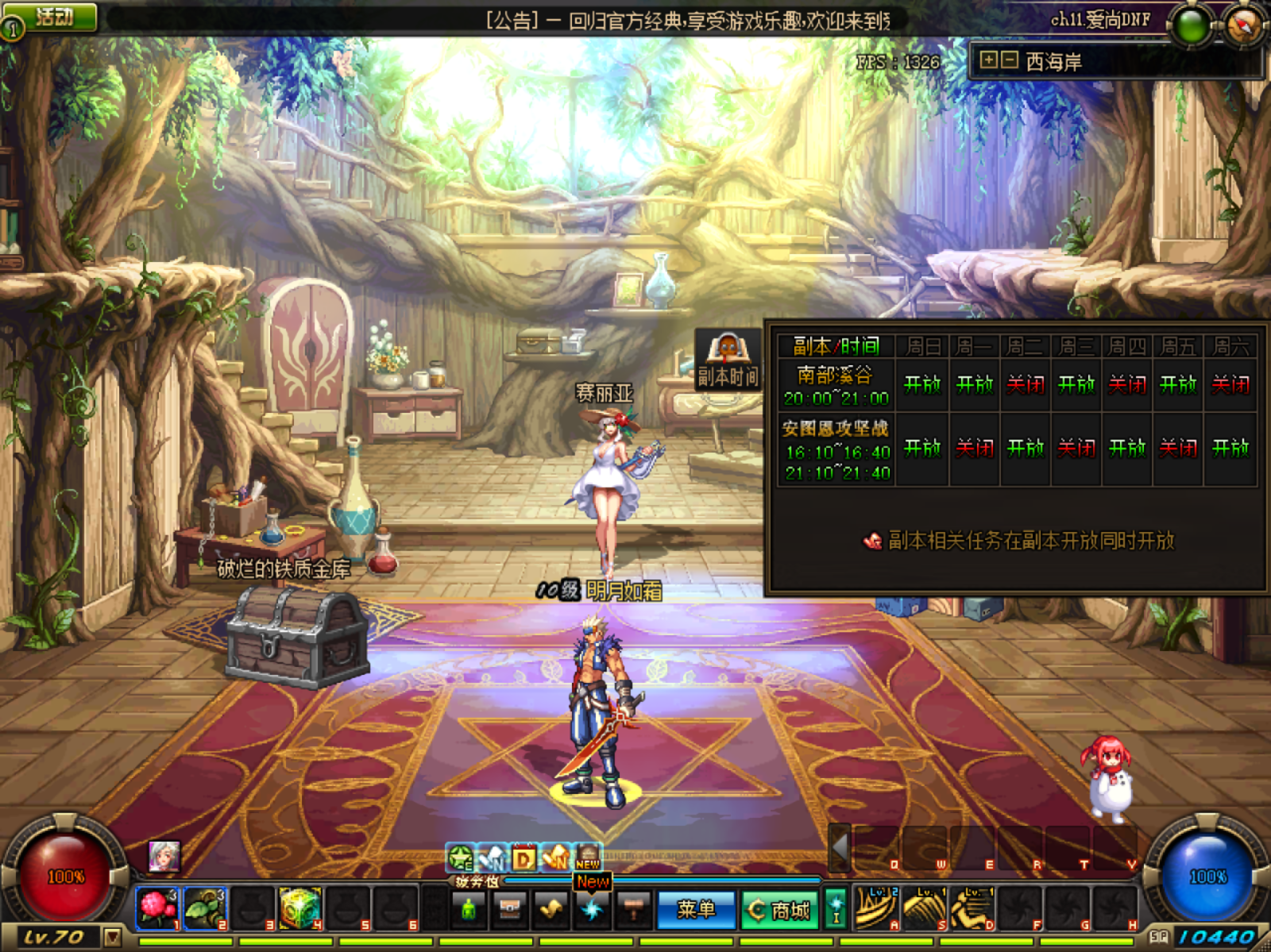Open the calendar D daily icon
This screenshot has height=952, width=1271.
click(x=523, y=858)
